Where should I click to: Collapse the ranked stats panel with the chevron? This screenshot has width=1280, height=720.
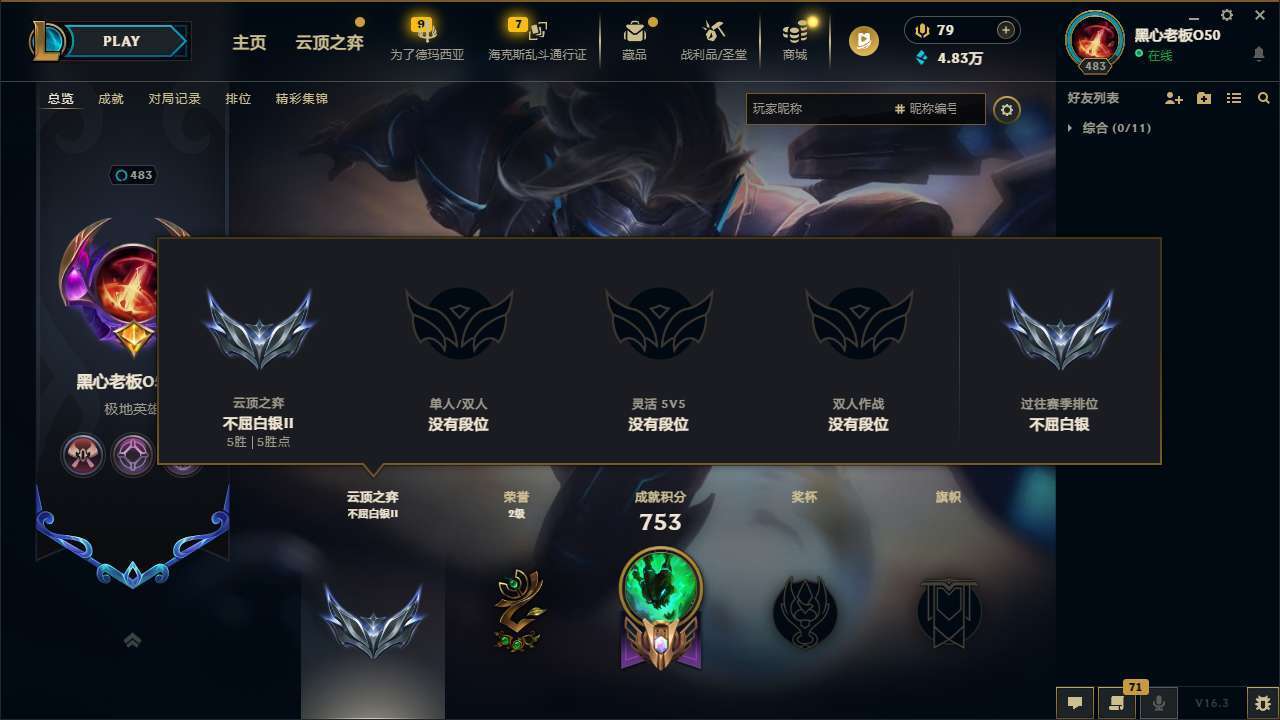pos(132,640)
